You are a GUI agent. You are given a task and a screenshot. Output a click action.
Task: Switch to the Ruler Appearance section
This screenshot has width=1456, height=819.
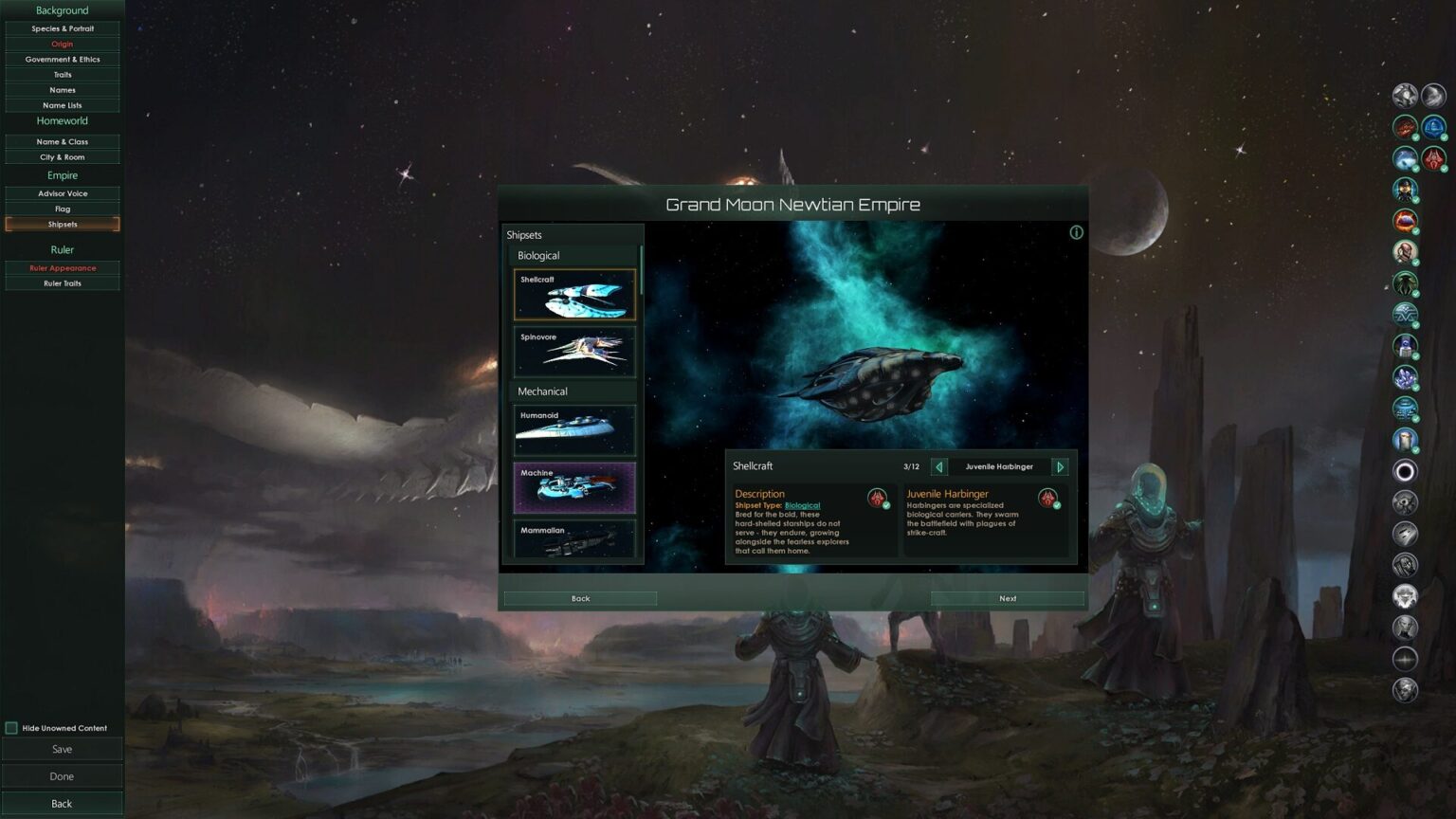[62, 267]
